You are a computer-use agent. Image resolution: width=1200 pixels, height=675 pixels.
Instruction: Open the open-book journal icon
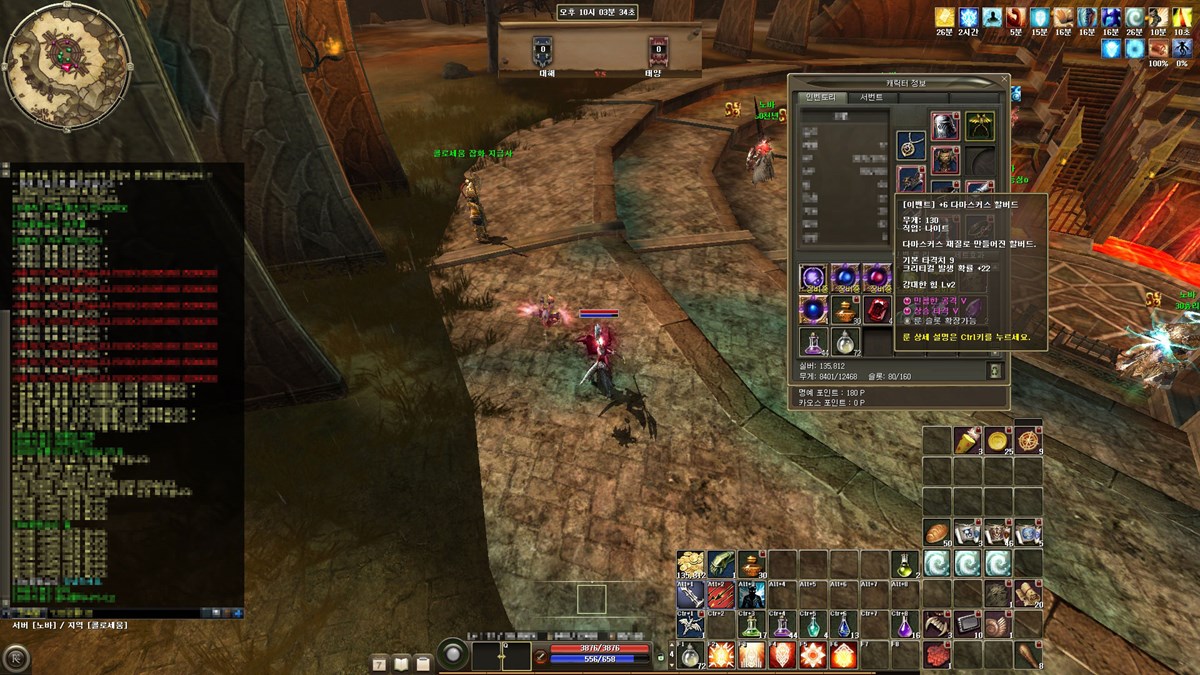coord(402,662)
